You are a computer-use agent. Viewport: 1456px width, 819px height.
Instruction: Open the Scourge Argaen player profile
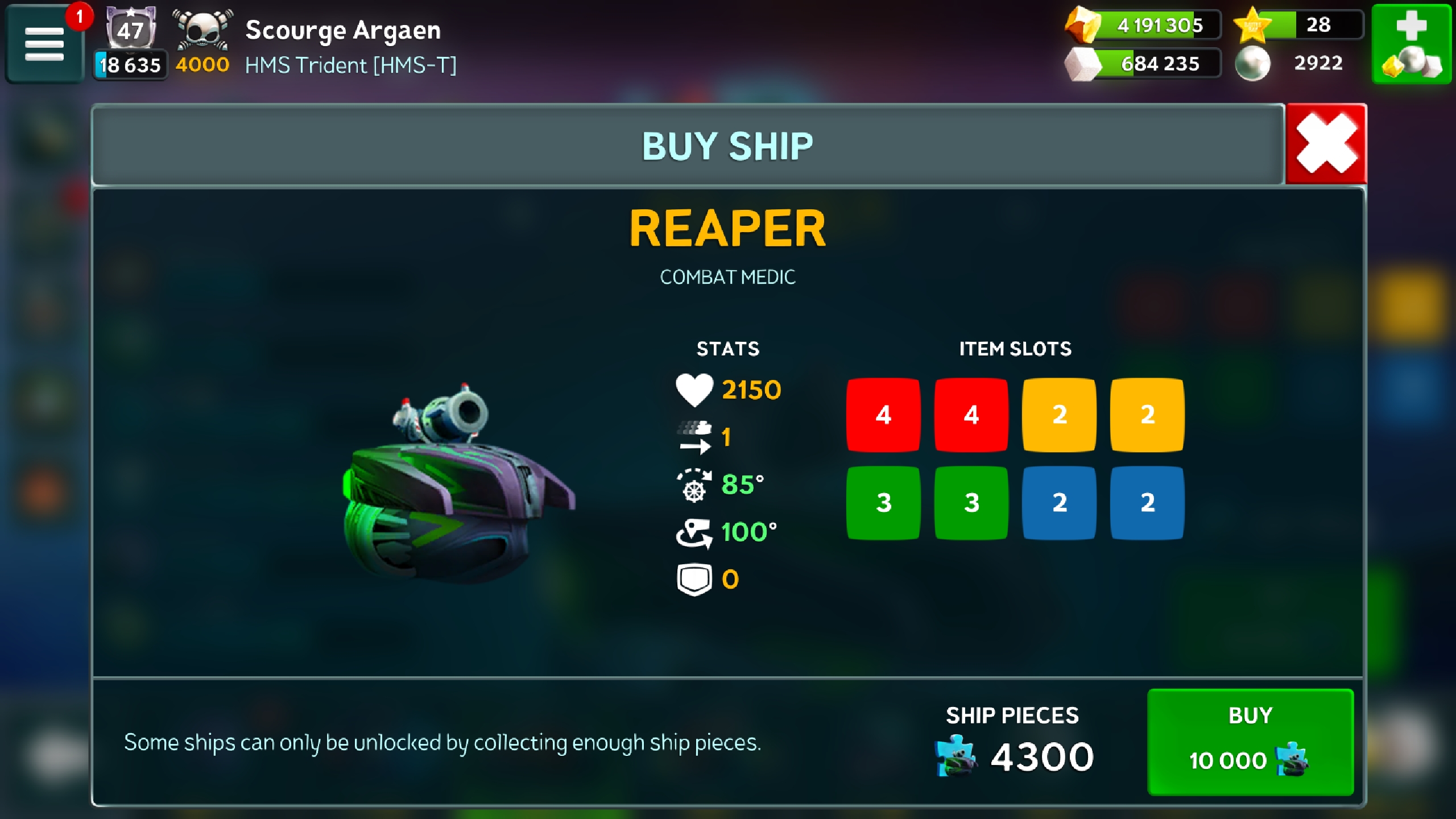(x=342, y=30)
